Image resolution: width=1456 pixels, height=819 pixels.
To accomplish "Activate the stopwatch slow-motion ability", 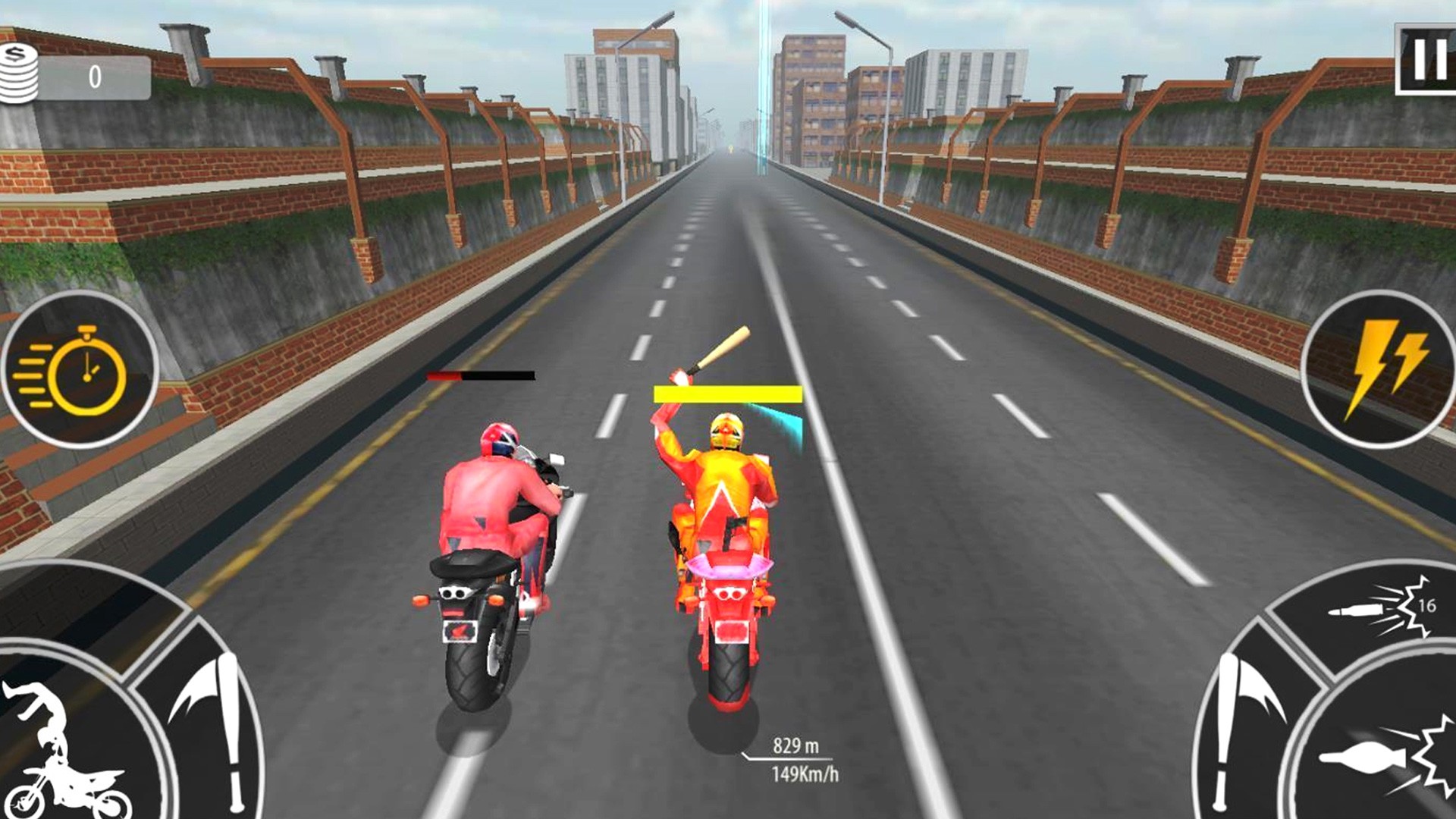I will click(80, 370).
